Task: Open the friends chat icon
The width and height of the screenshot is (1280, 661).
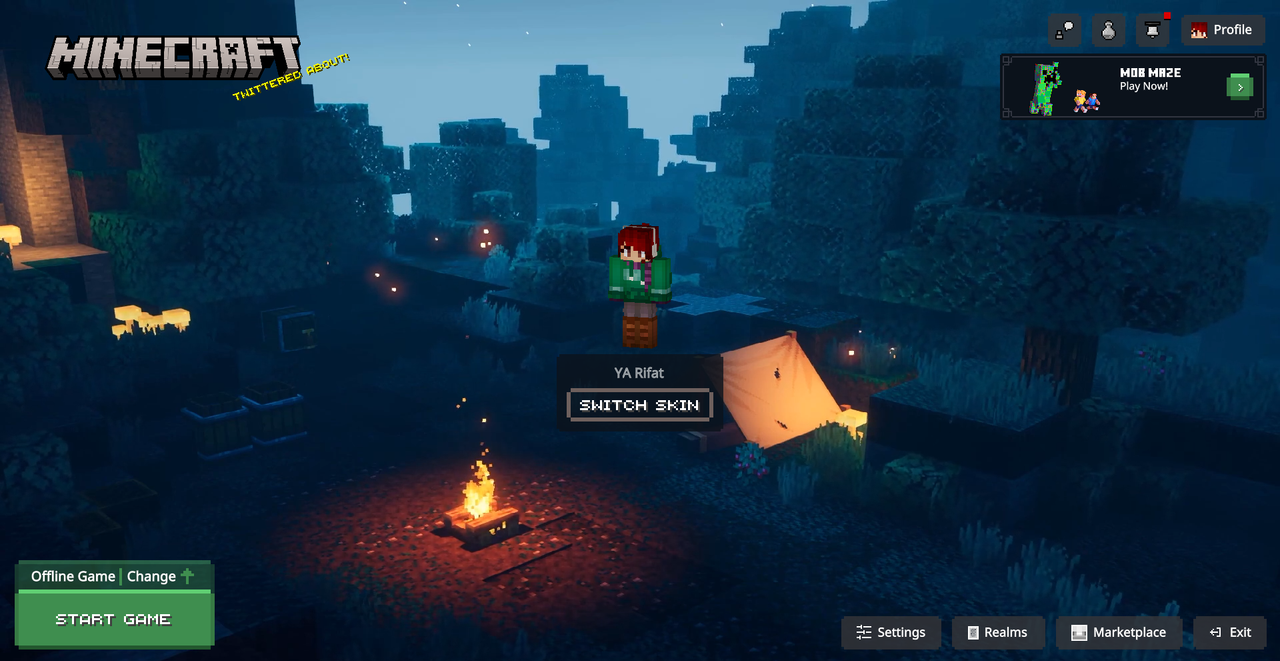Action: [1065, 30]
